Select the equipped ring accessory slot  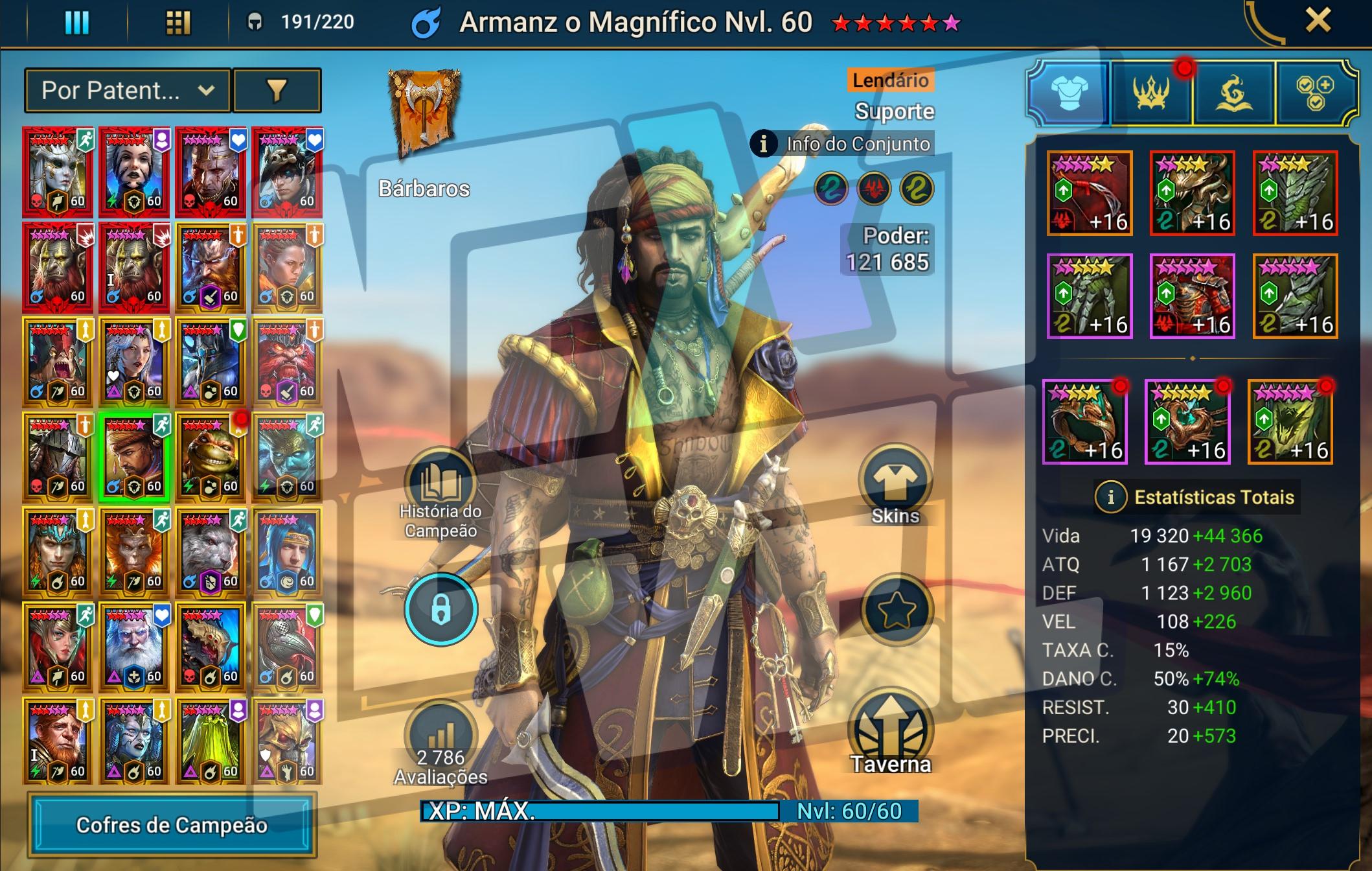click(1085, 422)
